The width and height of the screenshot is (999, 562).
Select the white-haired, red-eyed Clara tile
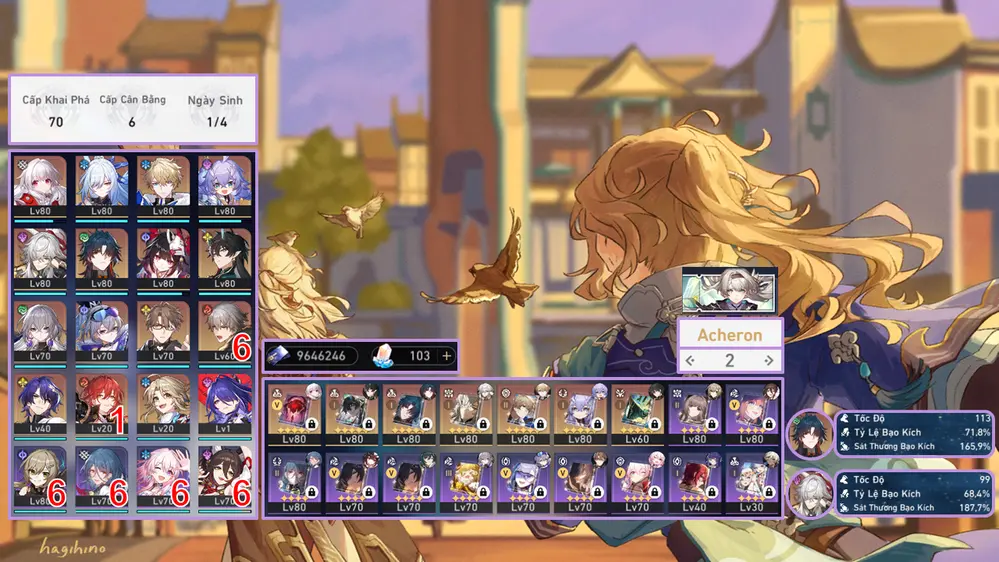(40, 184)
